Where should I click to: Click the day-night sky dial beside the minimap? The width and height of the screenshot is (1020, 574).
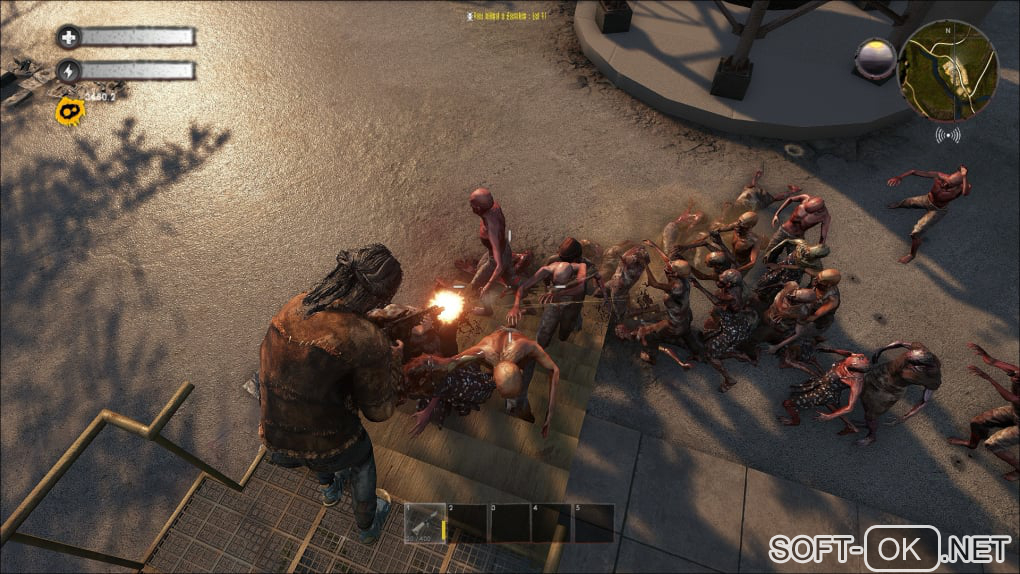876,59
